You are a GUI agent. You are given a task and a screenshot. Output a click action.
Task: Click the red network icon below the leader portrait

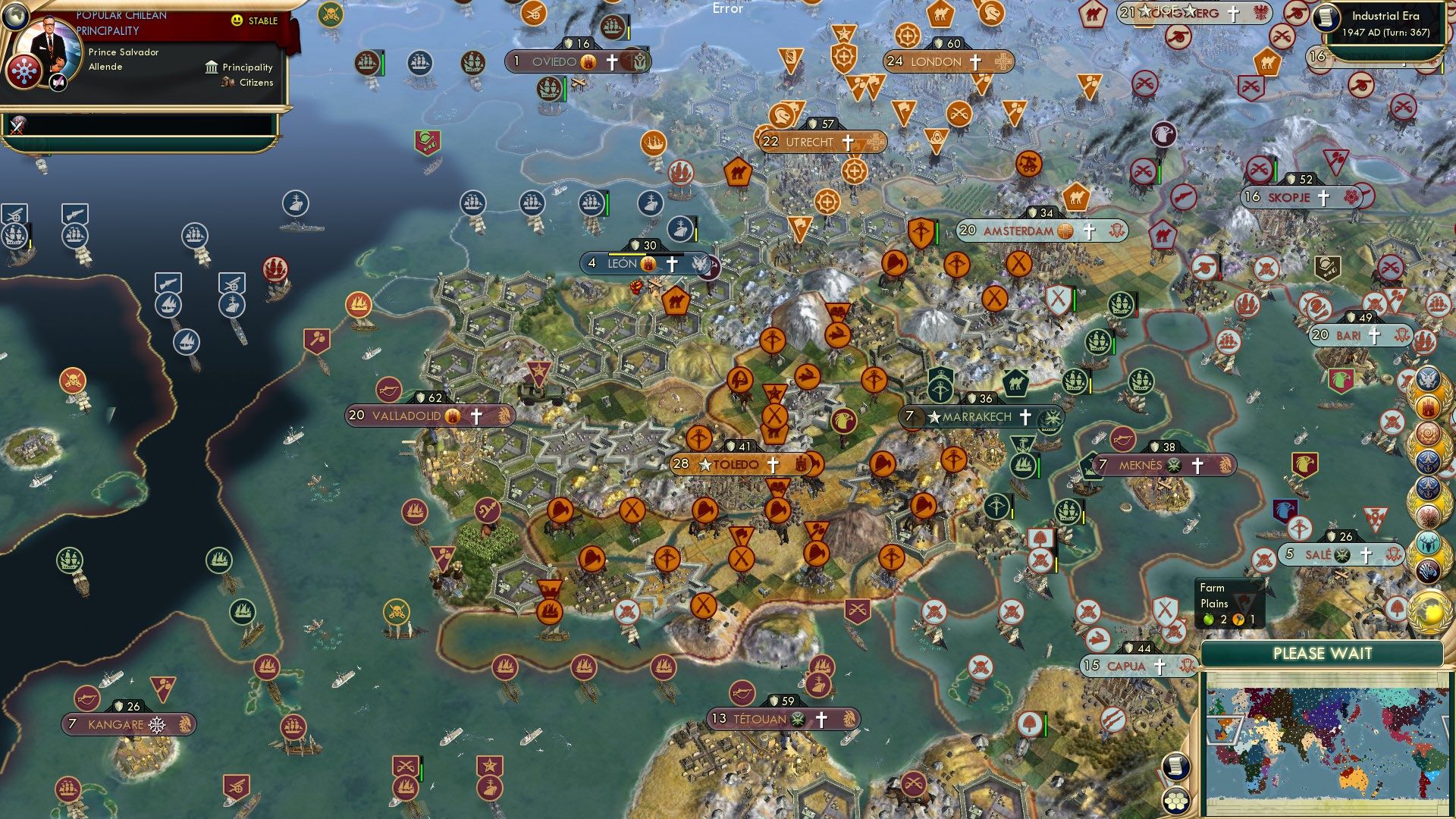pos(24,71)
